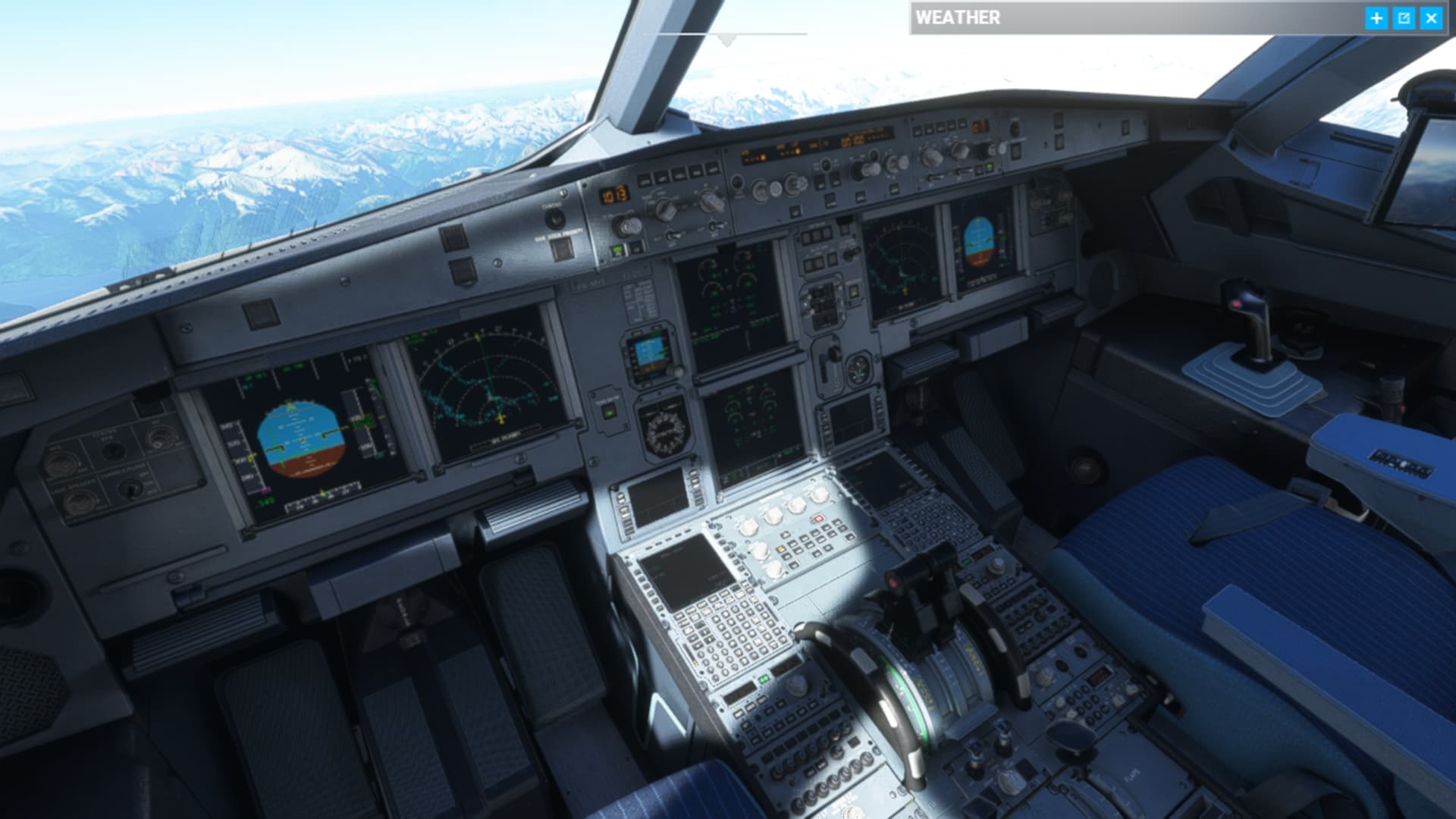Pop out the Weather panel into its own window
1456x819 pixels.
click(1403, 17)
